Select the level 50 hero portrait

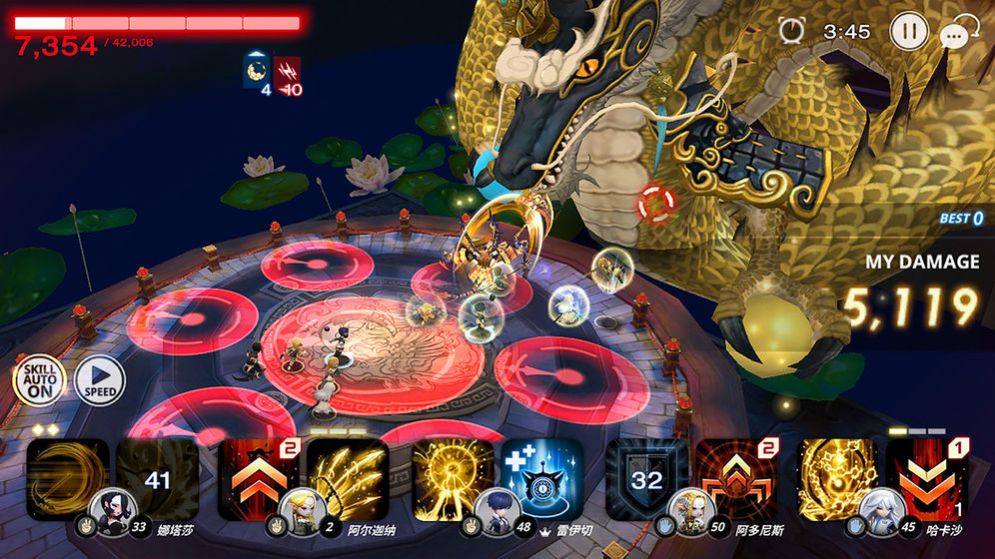[x=691, y=512]
